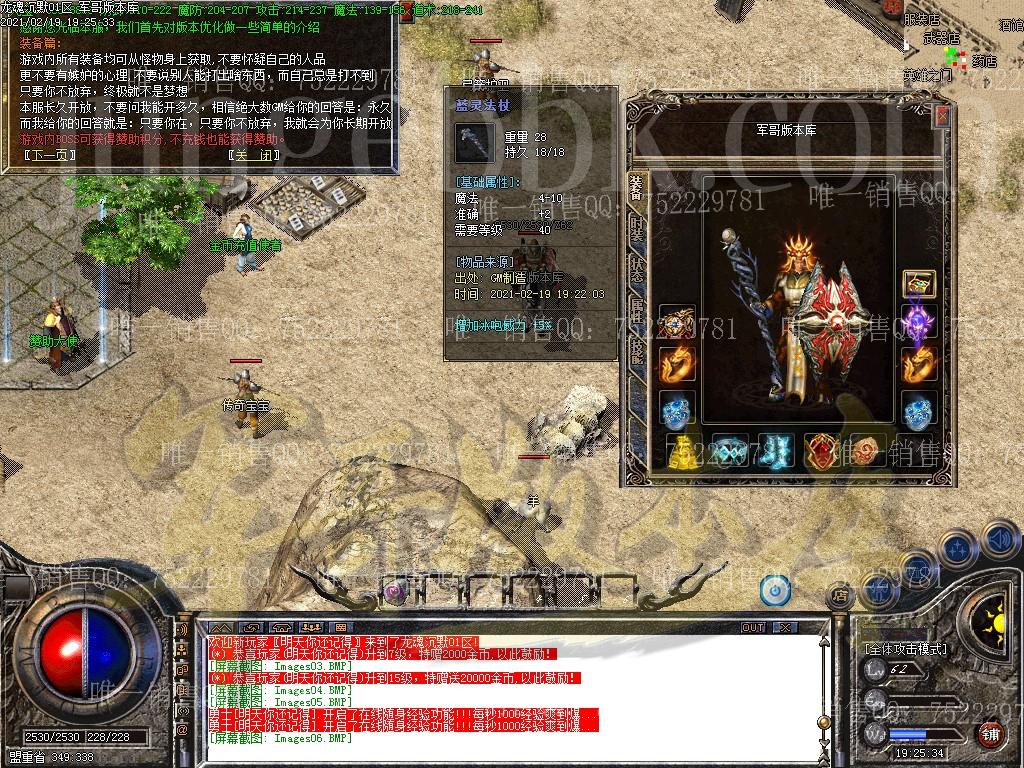Image resolution: width=1024 pixels, height=768 pixels.
Task: Click the blue speaker sound orb
Action: [x=1000, y=538]
